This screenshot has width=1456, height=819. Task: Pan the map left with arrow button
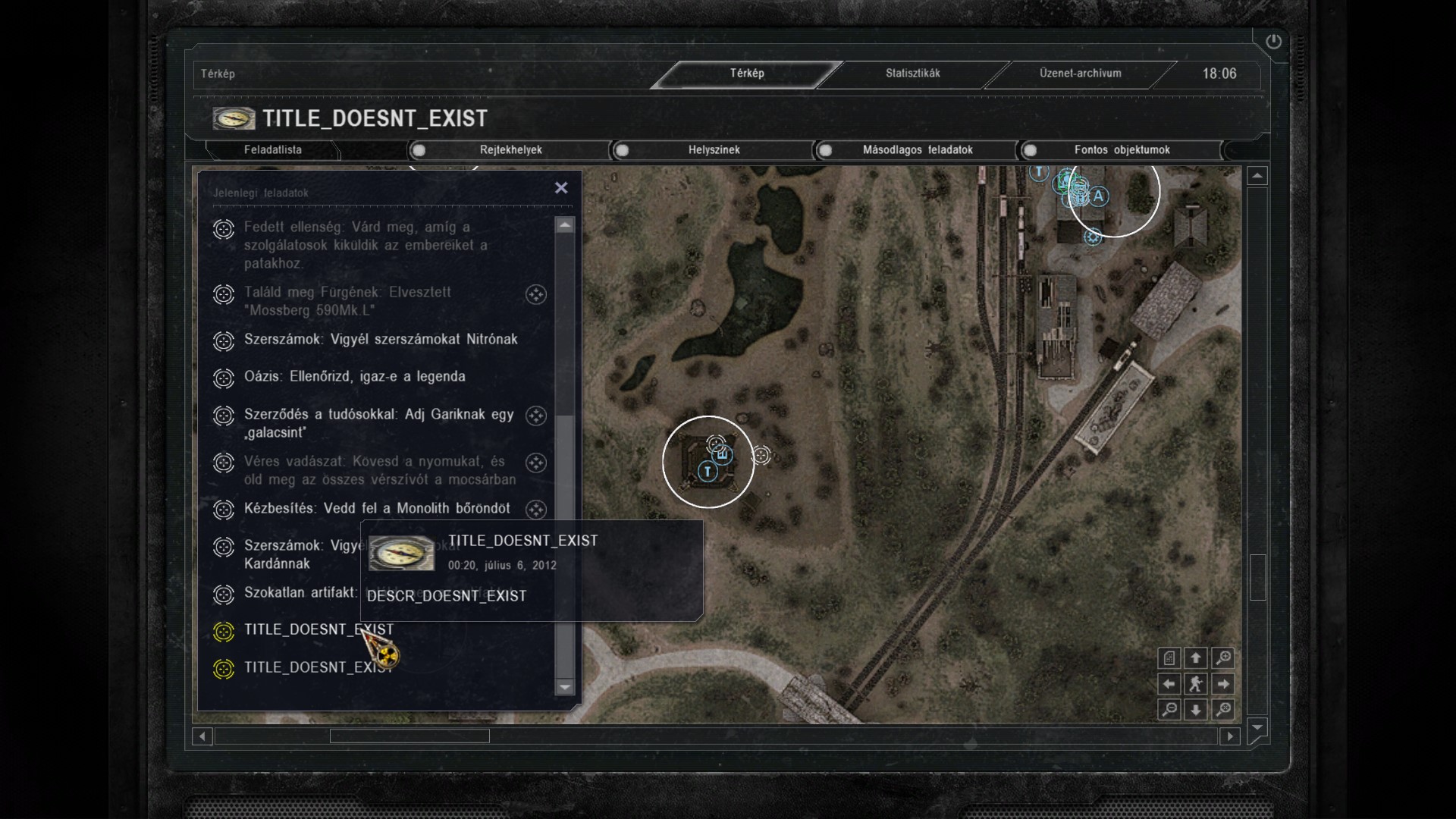tap(1169, 684)
